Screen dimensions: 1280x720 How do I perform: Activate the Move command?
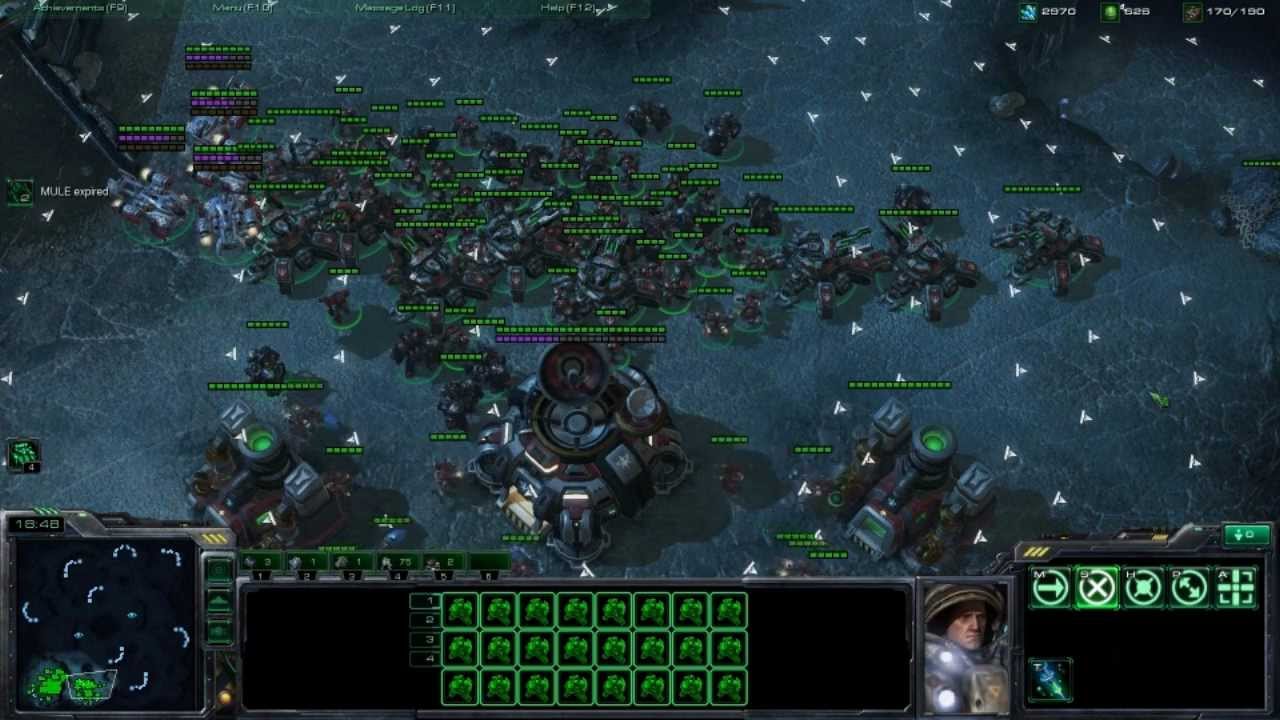tap(1050, 589)
